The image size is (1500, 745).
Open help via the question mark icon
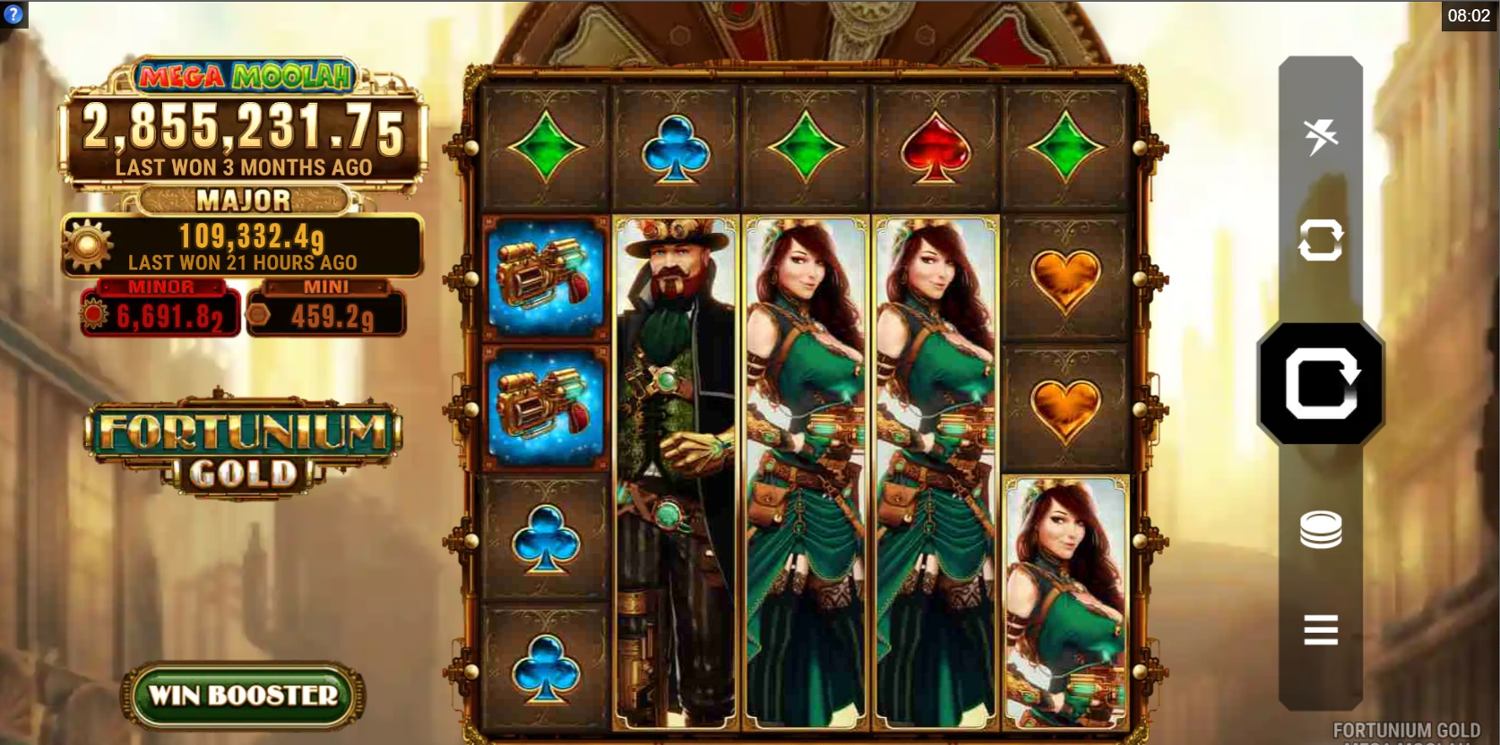[13, 14]
